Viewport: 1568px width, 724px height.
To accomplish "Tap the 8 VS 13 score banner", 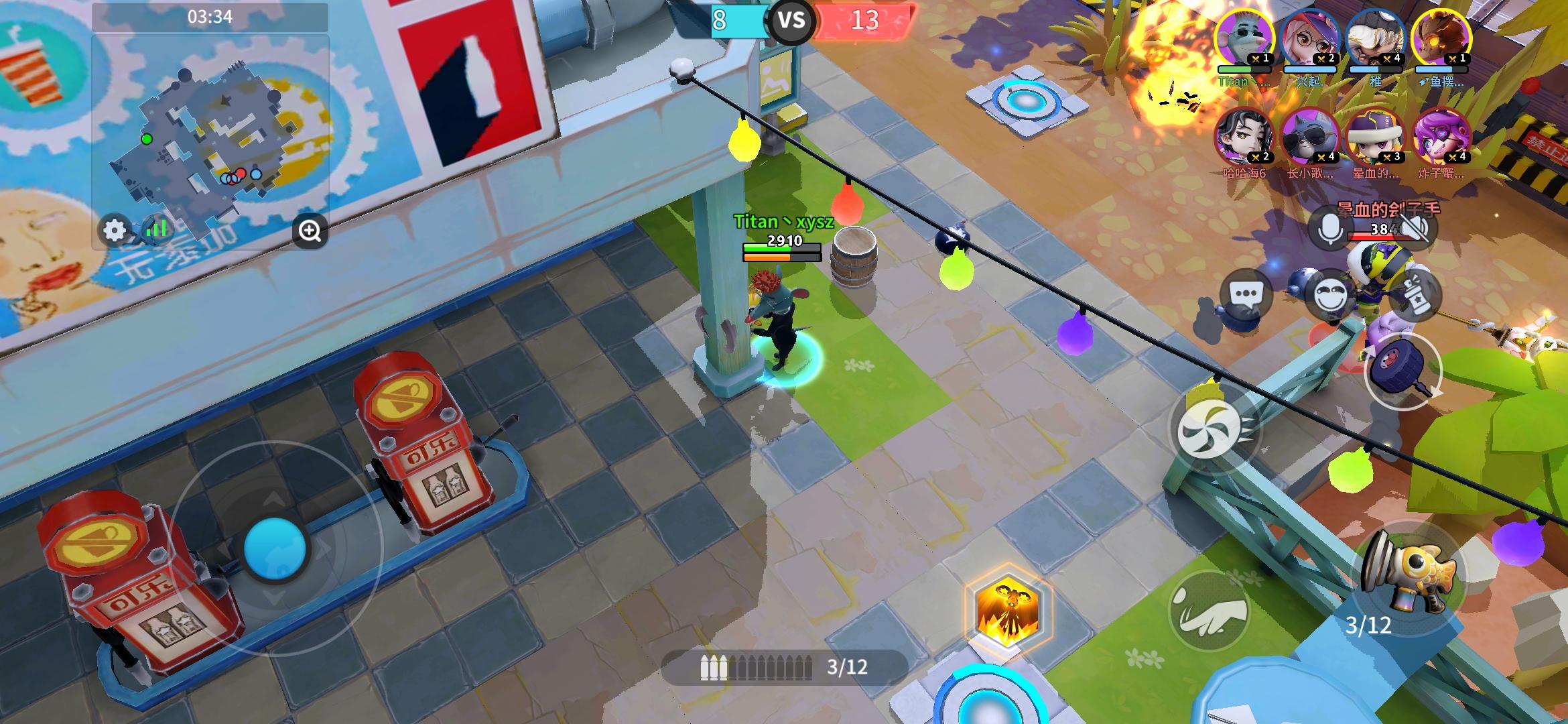I will pos(792,21).
